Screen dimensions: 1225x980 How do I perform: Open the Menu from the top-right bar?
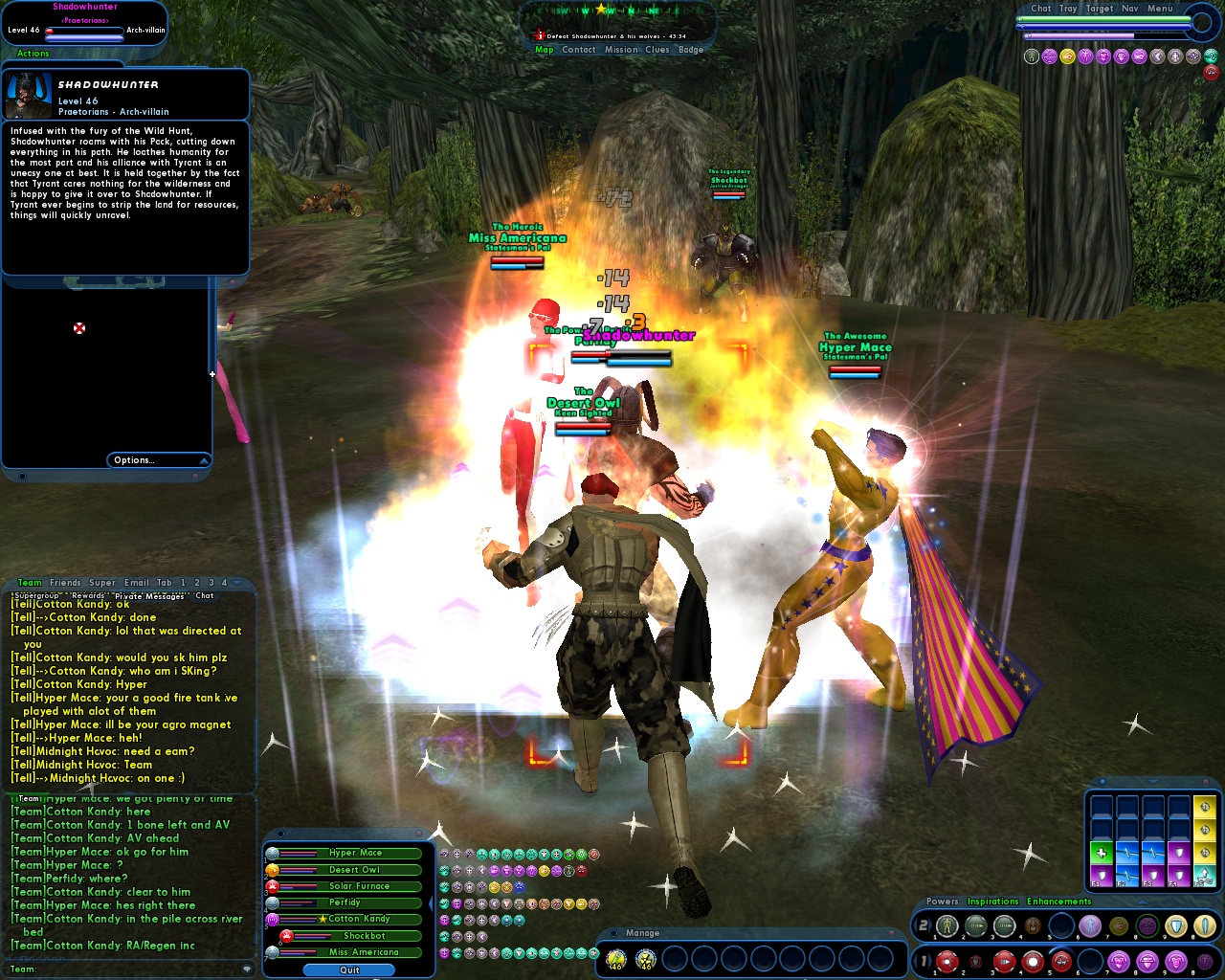tap(1159, 8)
